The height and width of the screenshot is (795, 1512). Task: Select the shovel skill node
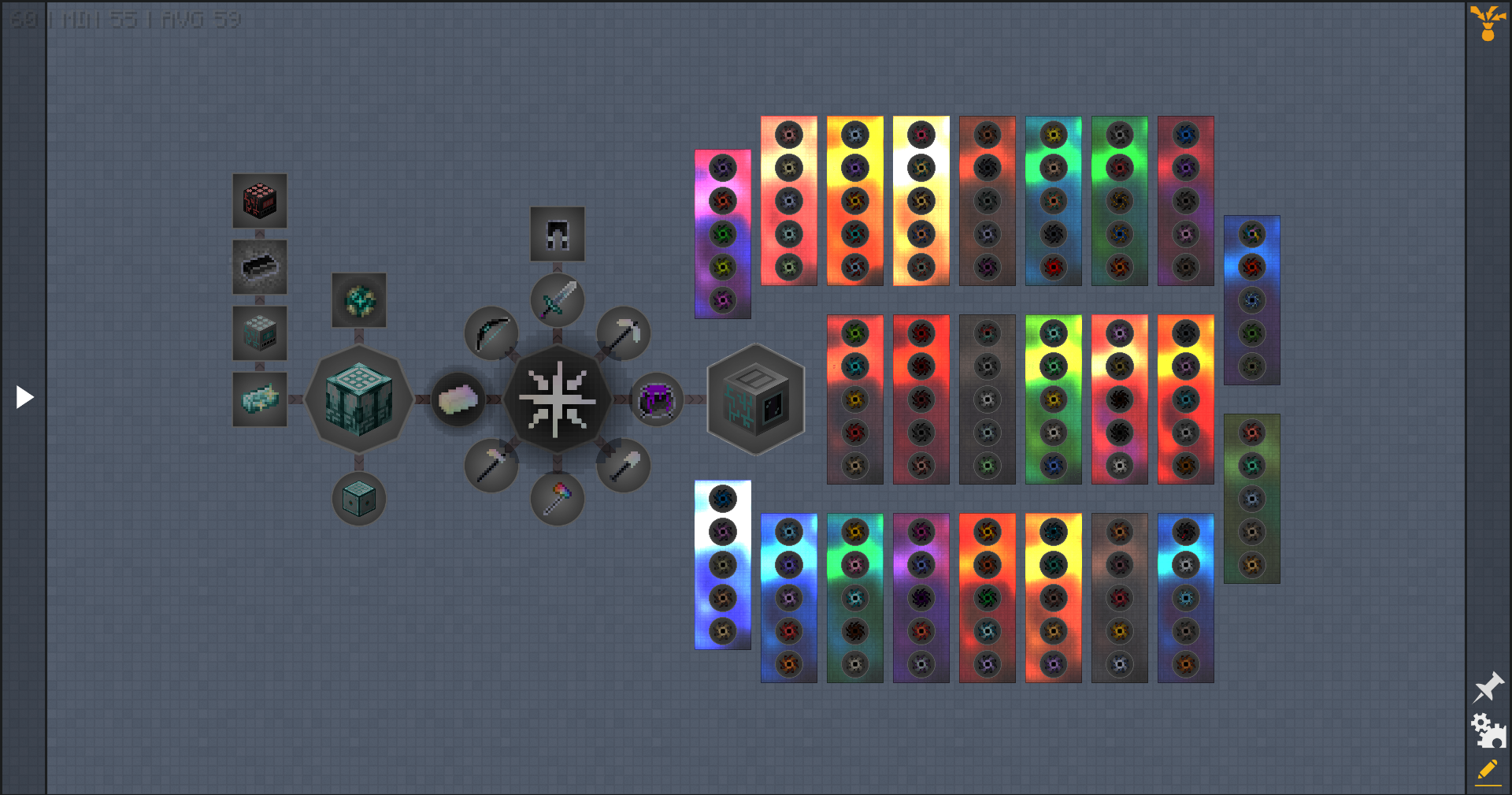[624, 465]
